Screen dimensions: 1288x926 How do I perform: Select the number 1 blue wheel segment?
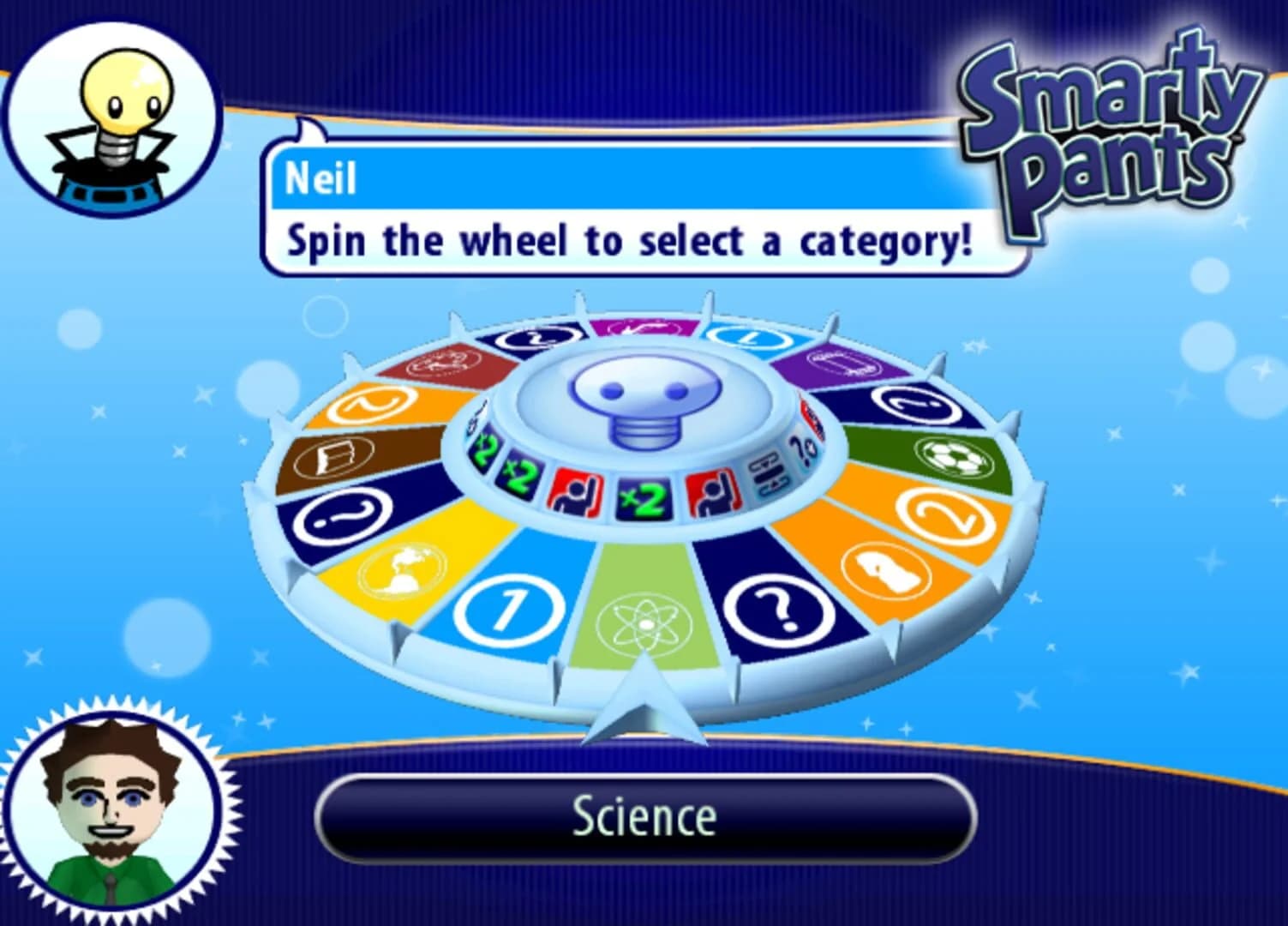coord(508,609)
